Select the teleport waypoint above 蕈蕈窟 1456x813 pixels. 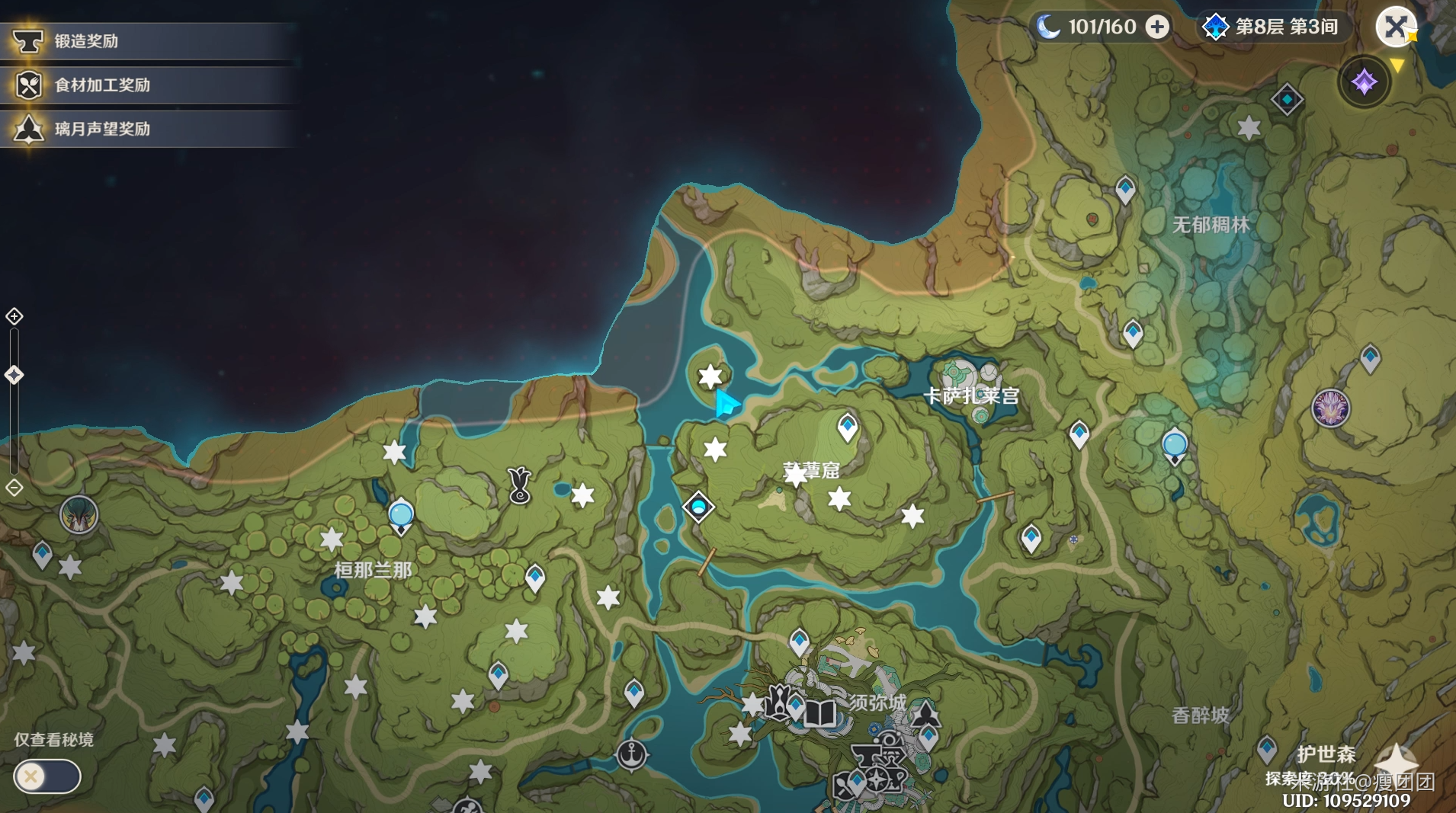tap(848, 427)
